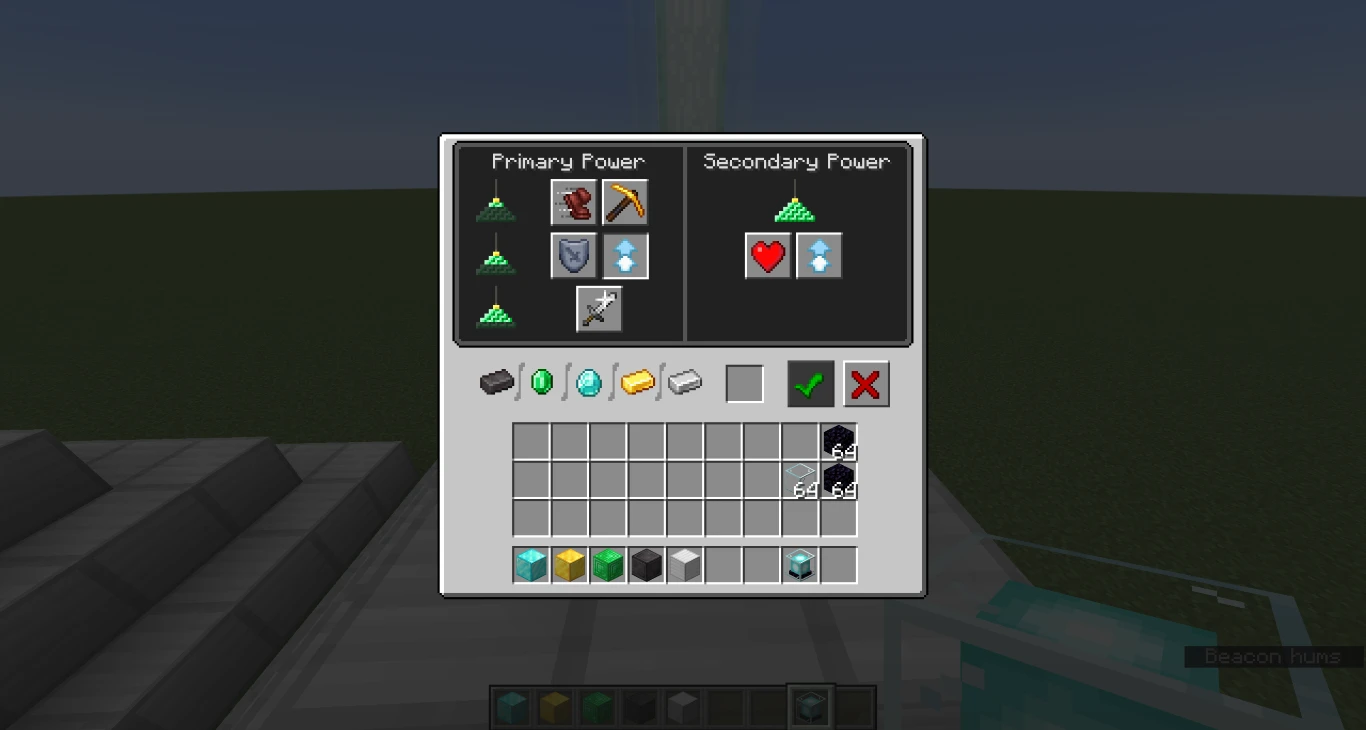
Task: Take the beacon item from the inventory hotbar
Action: pyautogui.click(x=799, y=565)
